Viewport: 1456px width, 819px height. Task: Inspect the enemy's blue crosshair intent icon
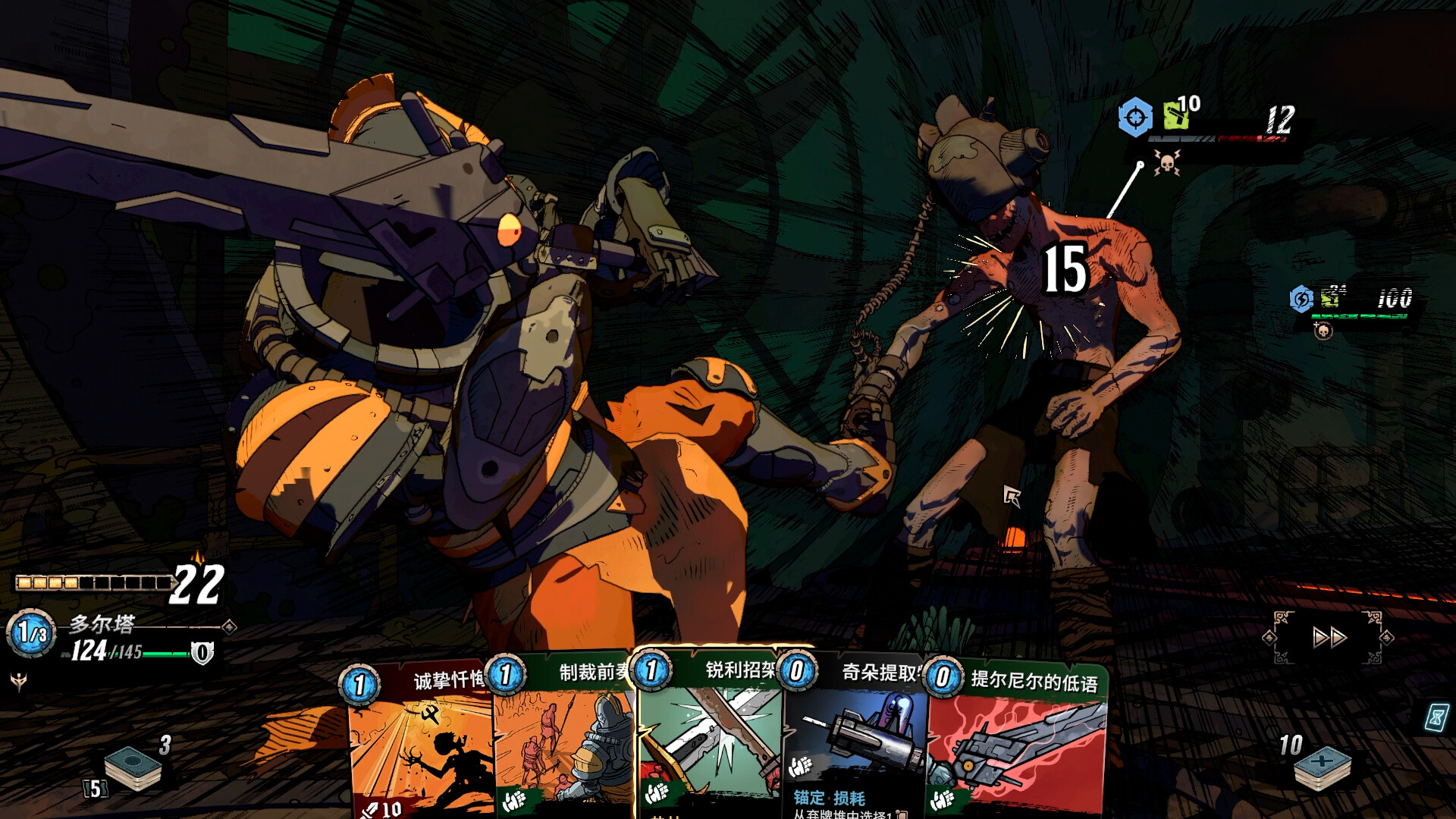1135,118
